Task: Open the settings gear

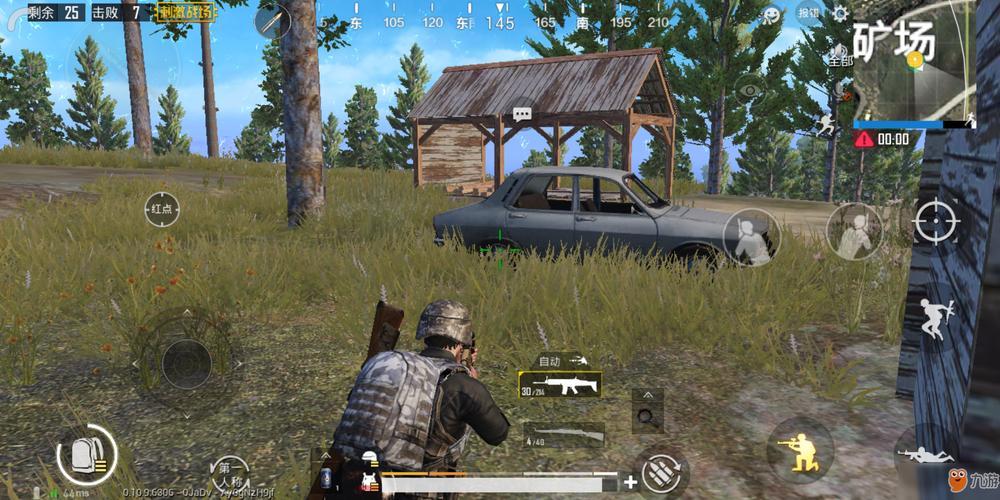Action: (840, 13)
